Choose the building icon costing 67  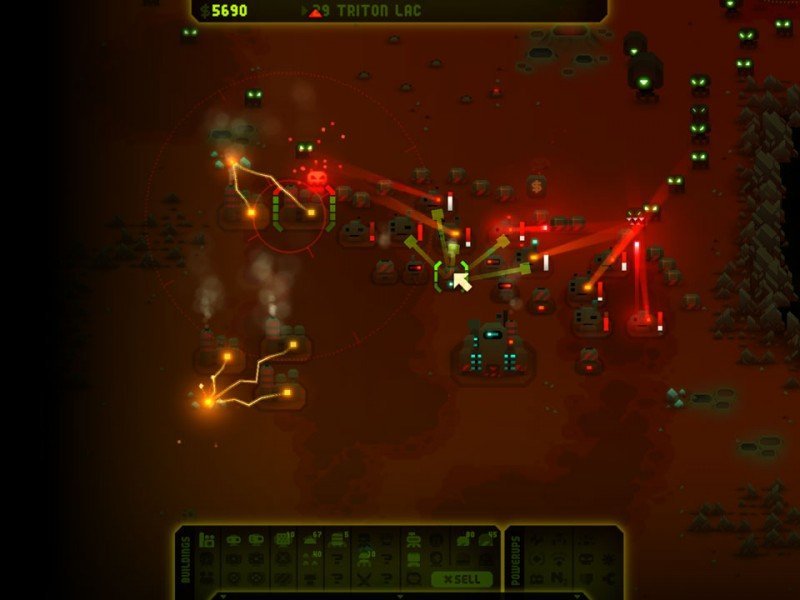(310, 540)
